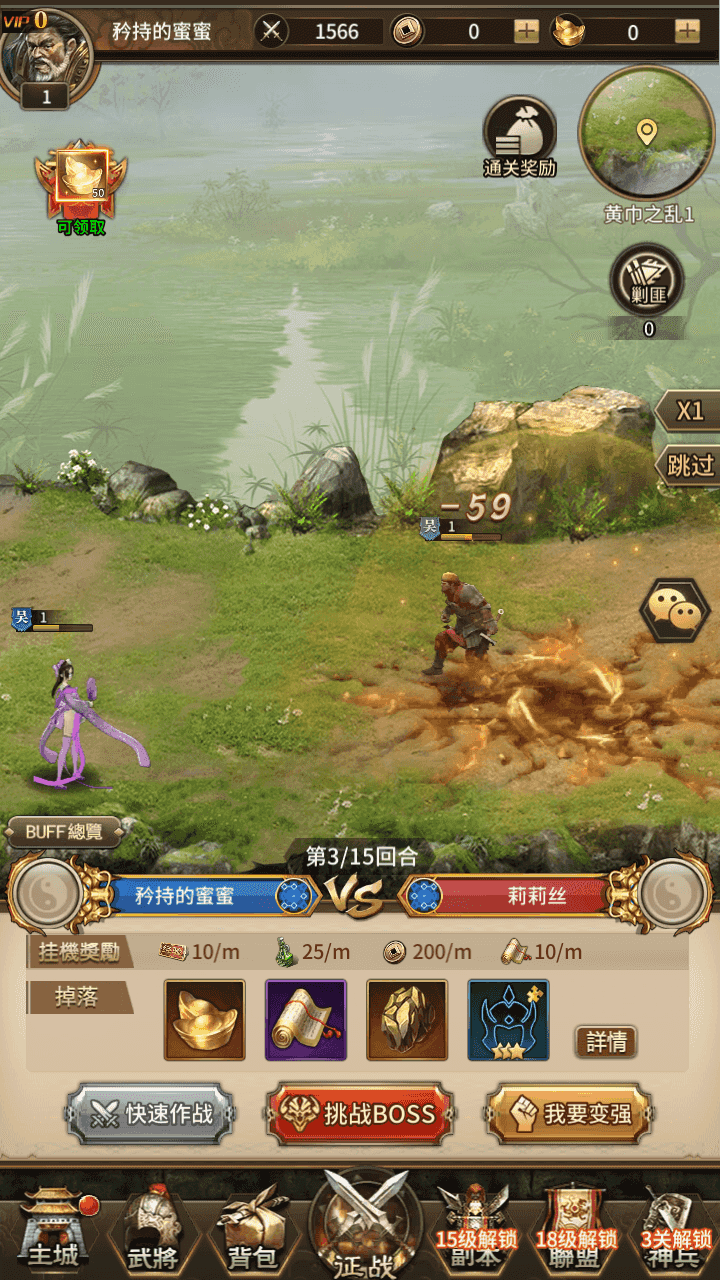Open the 剿匪 bandit hunt
This screenshot has width=720, height=1280.
[x=647, y=282]
